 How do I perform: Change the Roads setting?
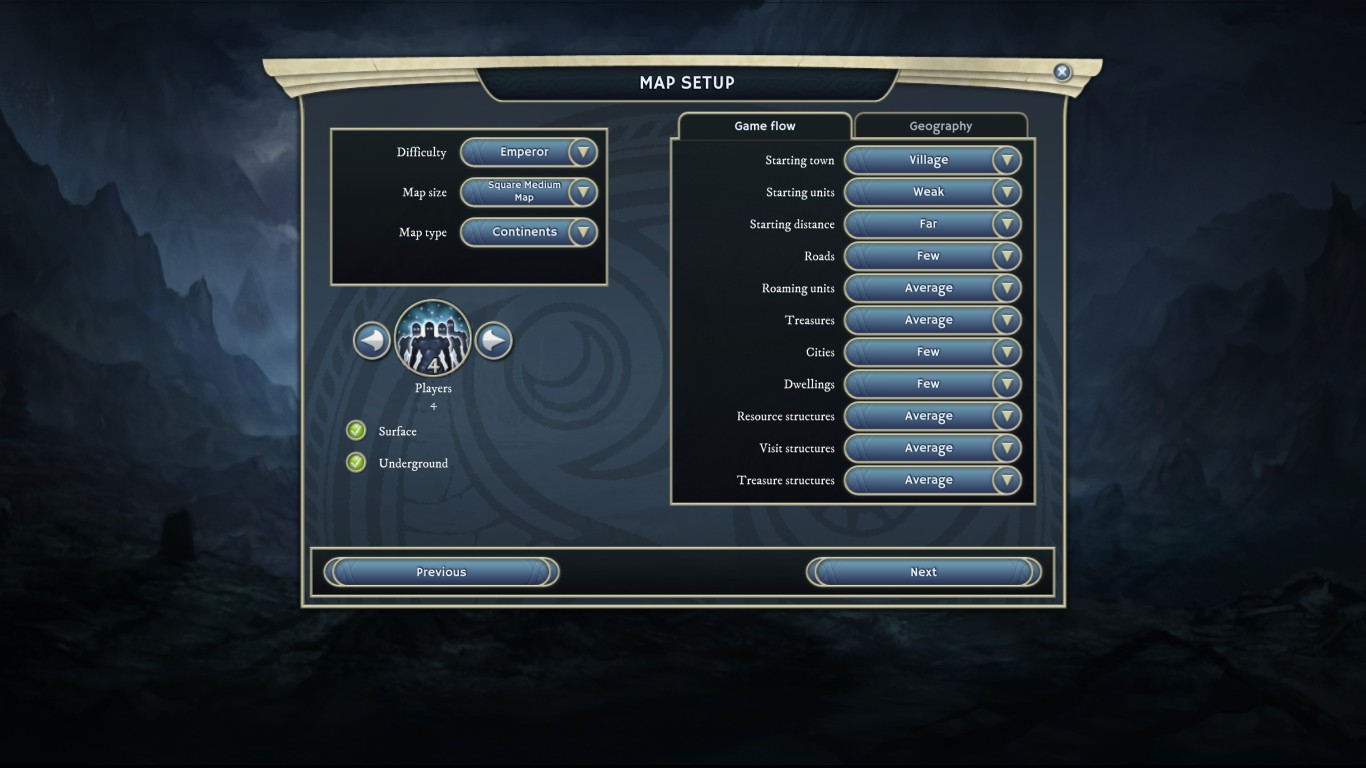932,256
